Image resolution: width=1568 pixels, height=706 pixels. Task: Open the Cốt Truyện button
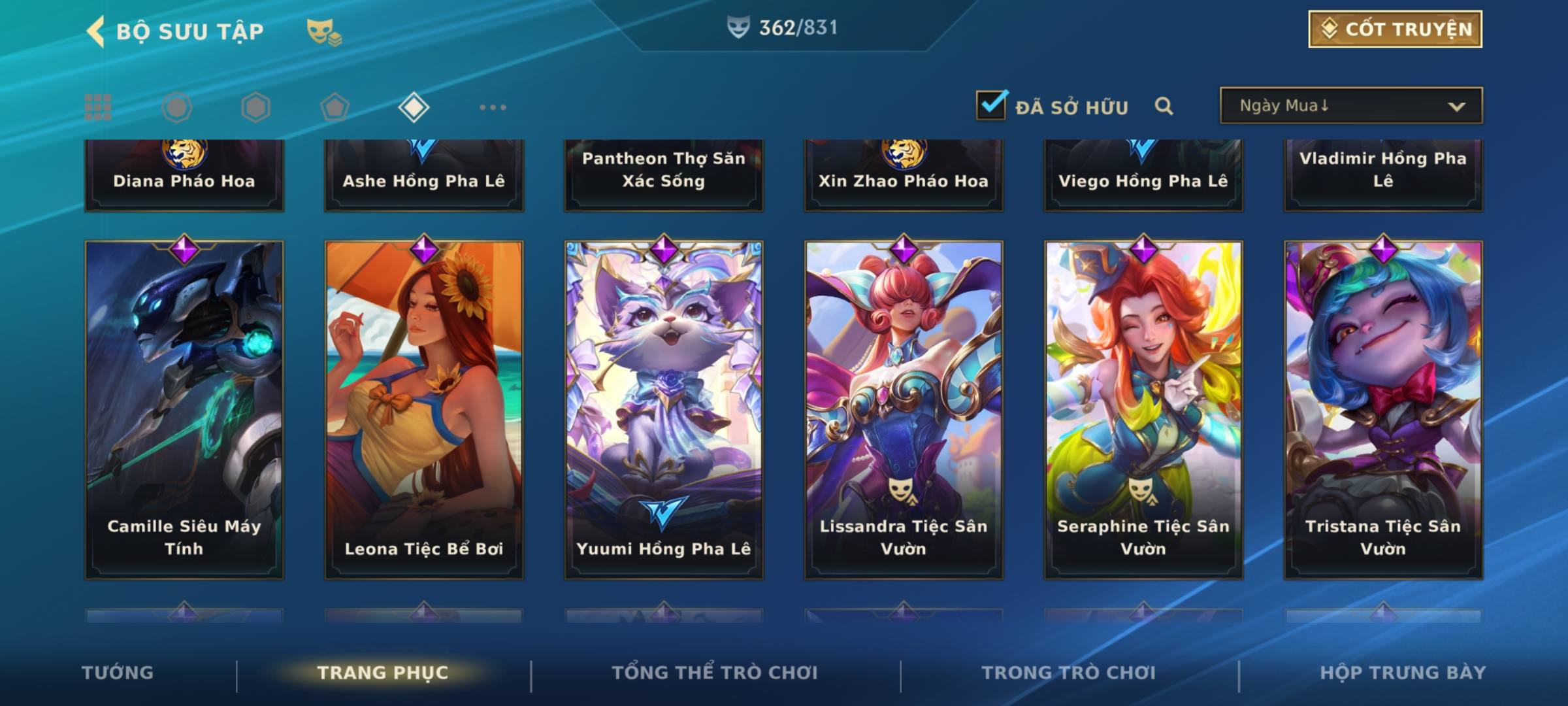click(1394, 29)
